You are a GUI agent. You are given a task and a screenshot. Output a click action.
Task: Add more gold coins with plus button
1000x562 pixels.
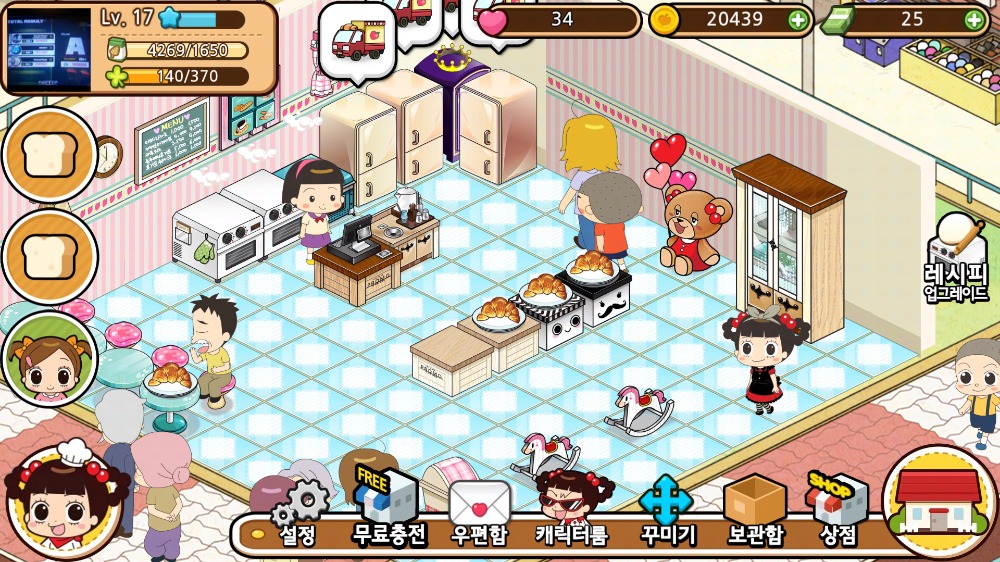click(x=797, y=19)
